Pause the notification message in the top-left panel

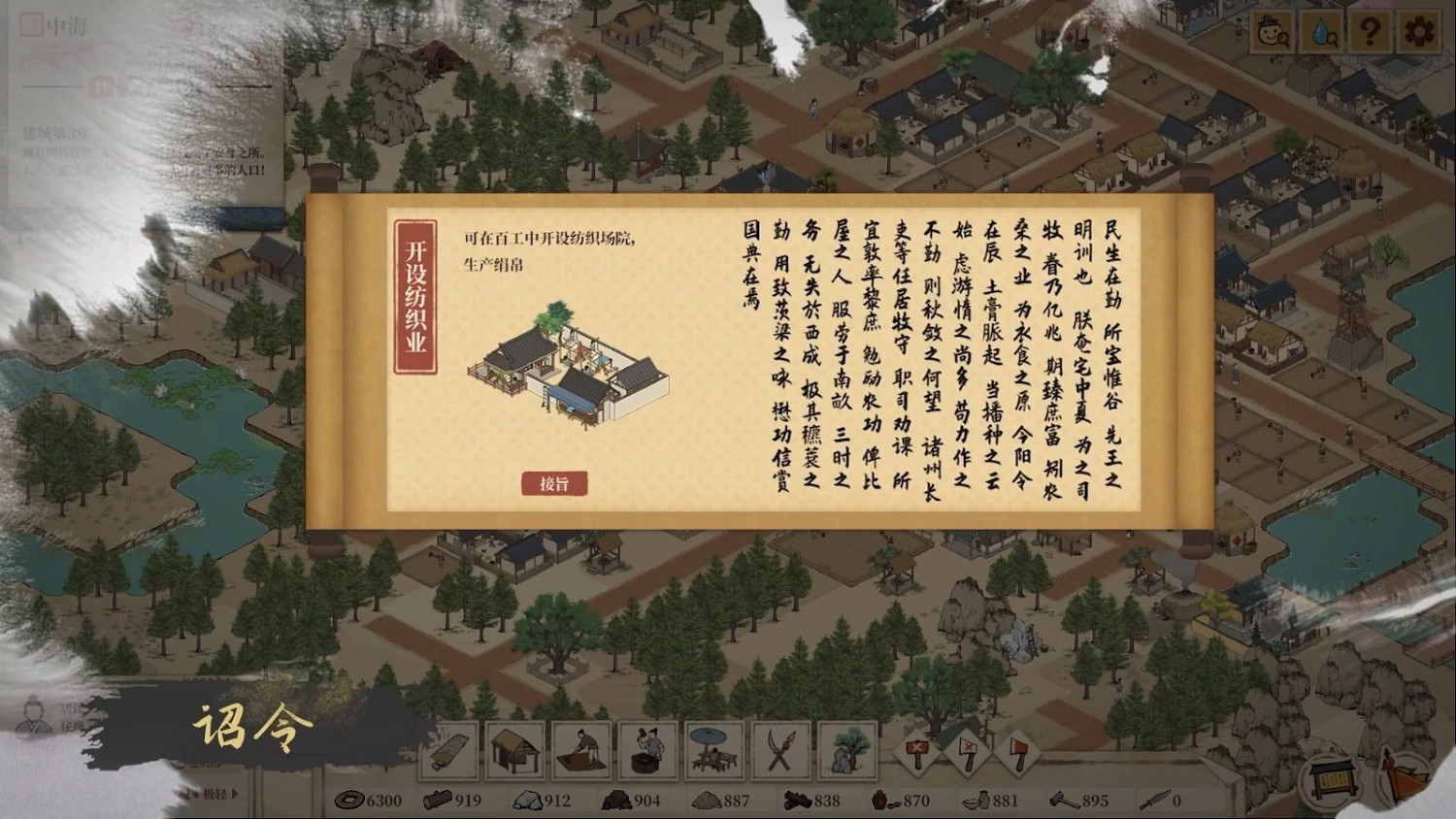[x=103, y=88]
